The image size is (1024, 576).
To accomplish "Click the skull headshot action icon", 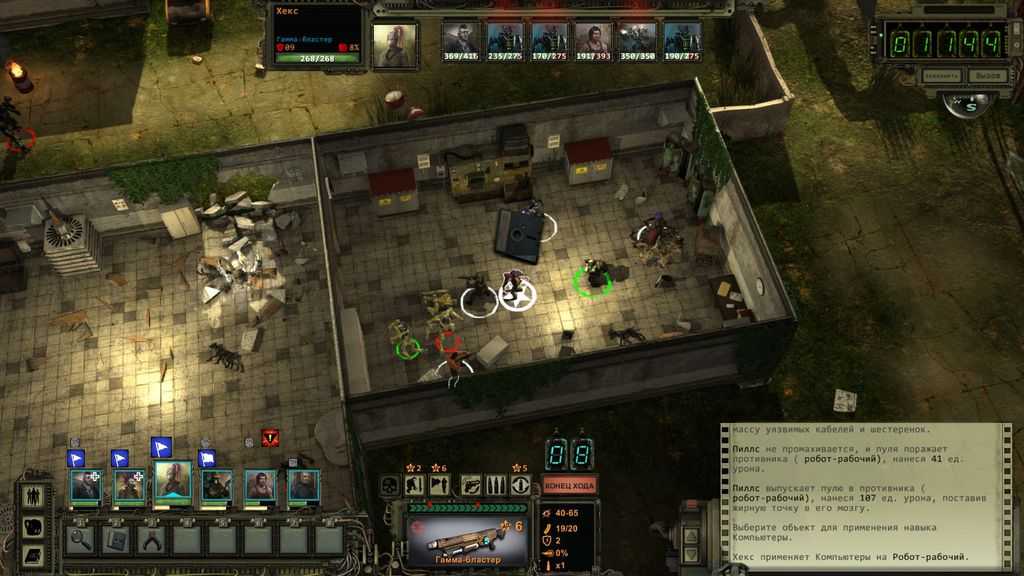I will 392,486.
